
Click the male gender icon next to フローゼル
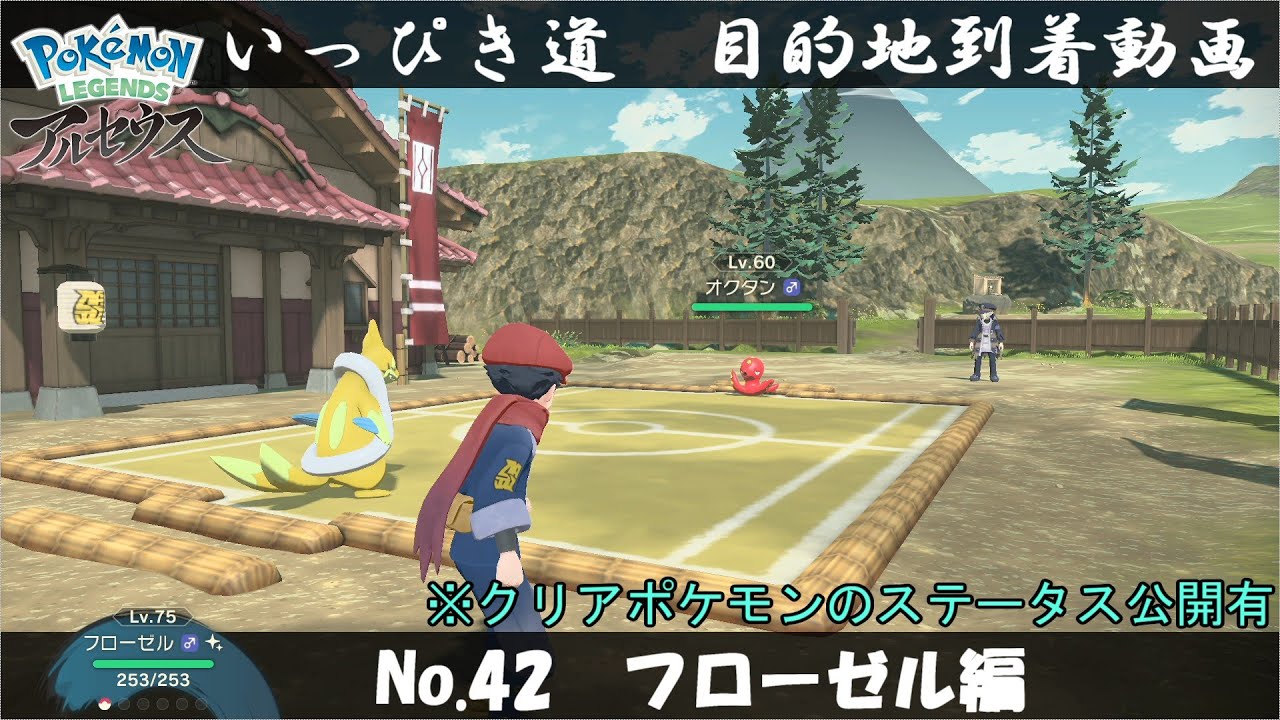pyautogui.click(x=189, y=642)
